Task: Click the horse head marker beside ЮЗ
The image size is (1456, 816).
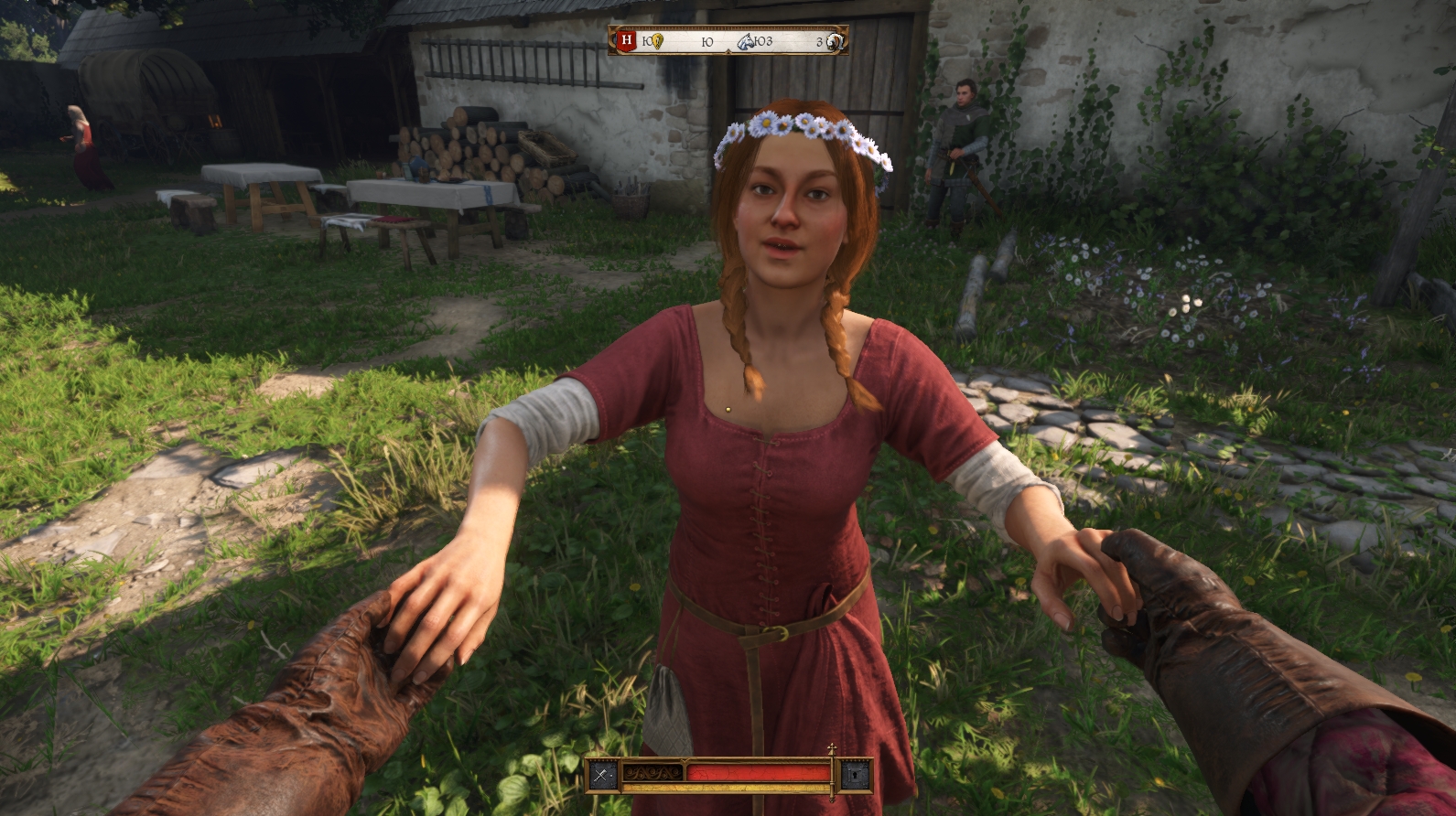Action: tap(747, 41)
